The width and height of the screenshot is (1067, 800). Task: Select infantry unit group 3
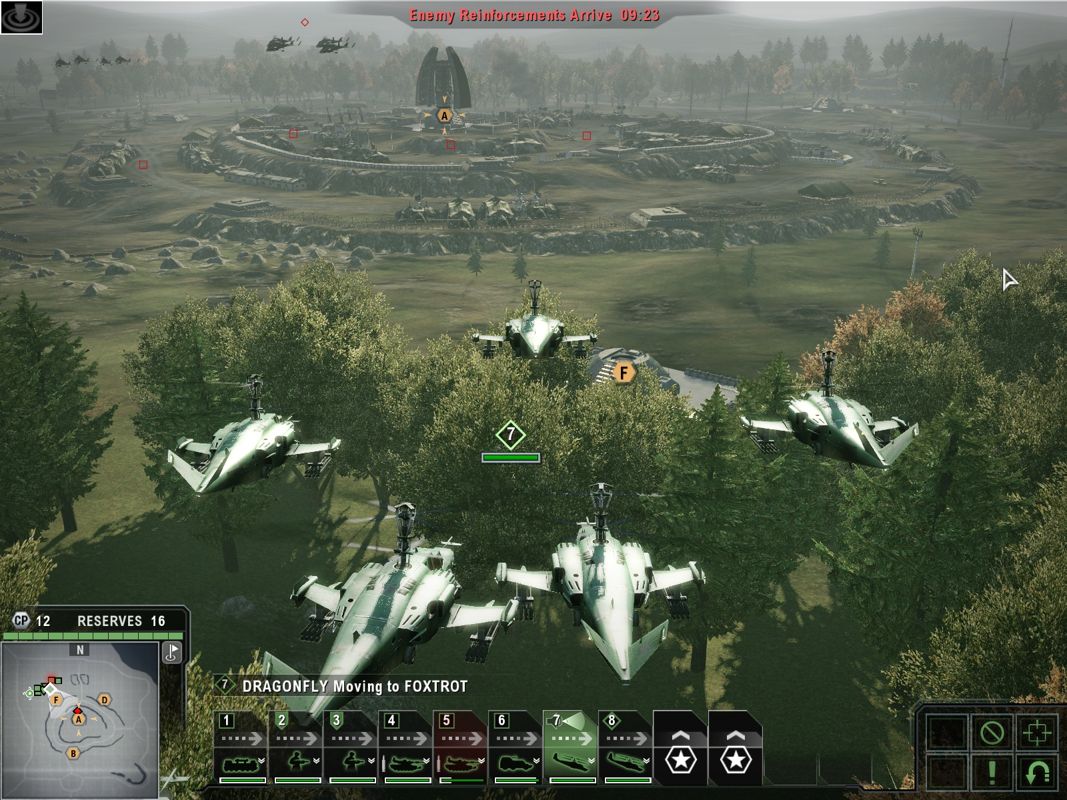pos(350,748)
